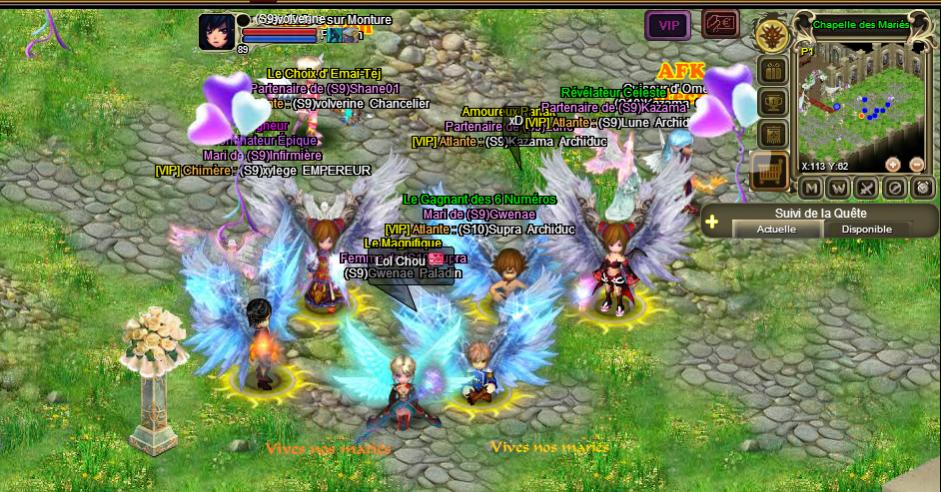Zoom in the minimap with plus button
This screenshot has height=492, width=941.
(x=893, y=165)
